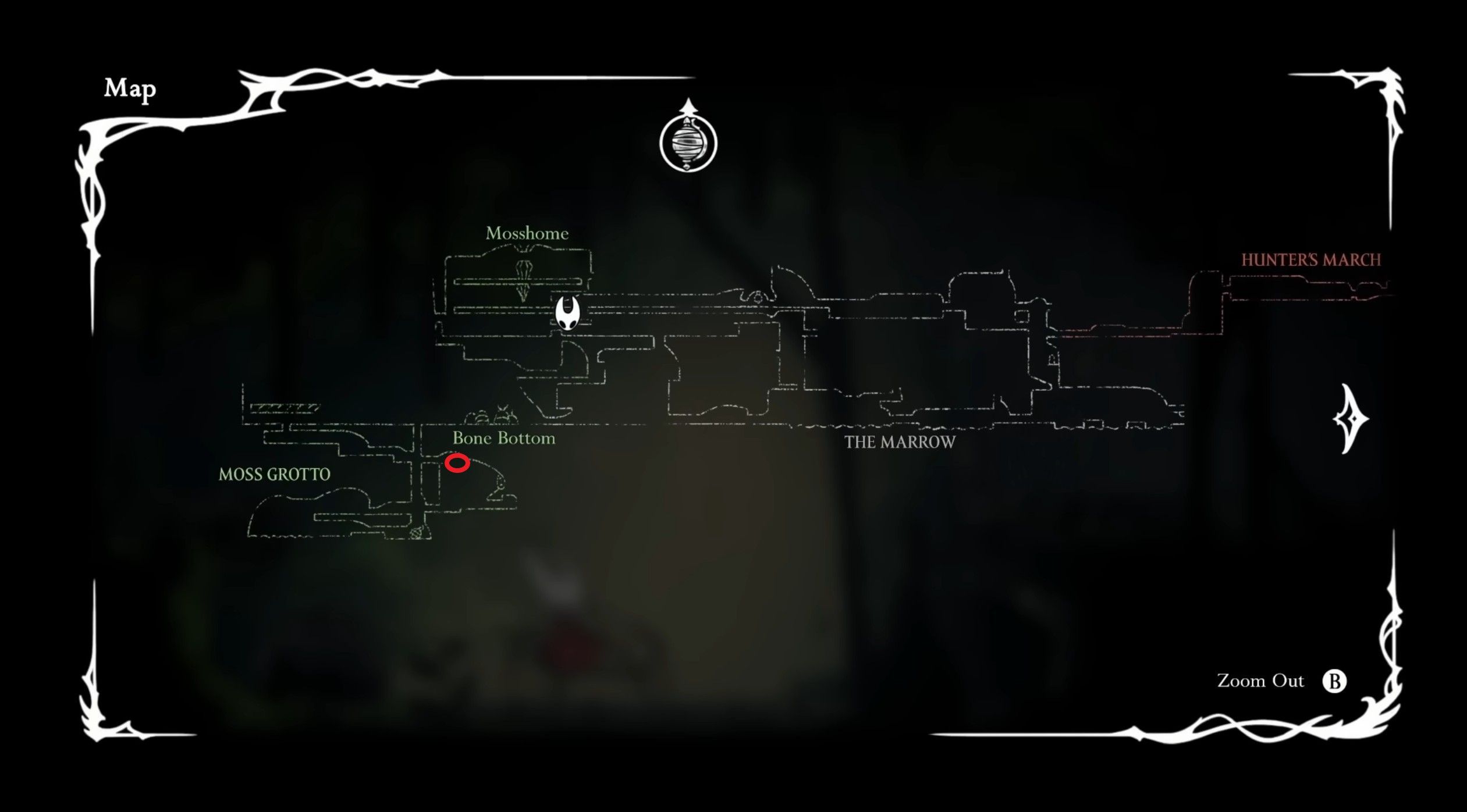
Task: Click the spool compass emblem above the map
Action: click(687, 144)
